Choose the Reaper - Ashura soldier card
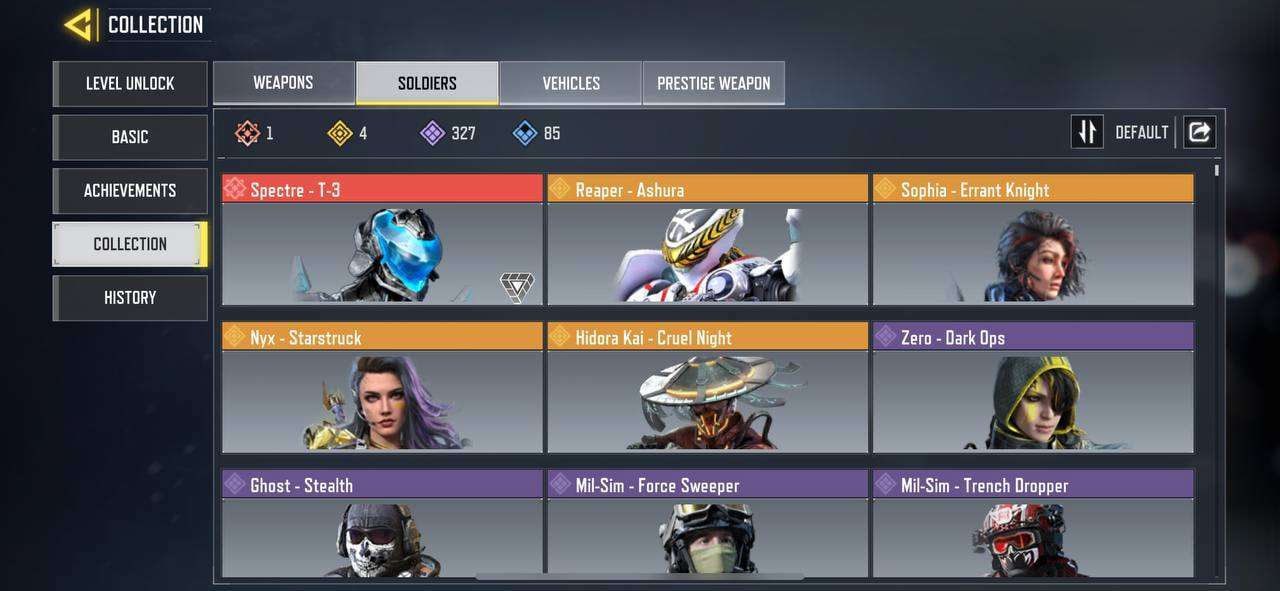The image size is (1280, 591). pos(707,240)
